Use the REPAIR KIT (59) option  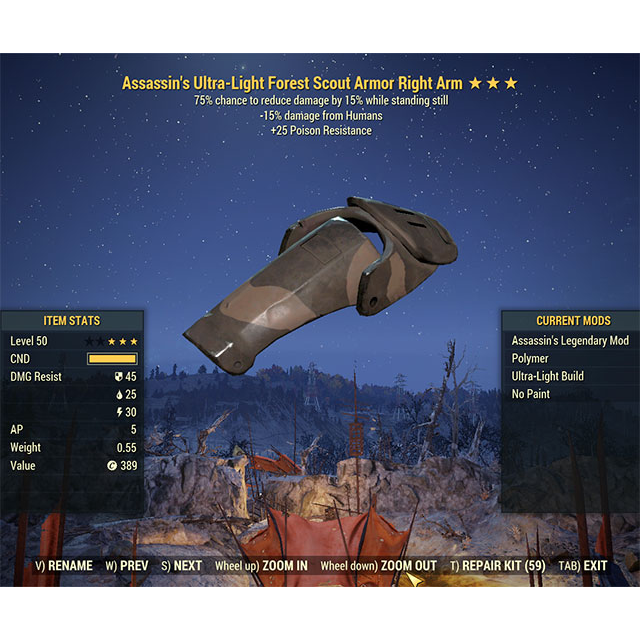point(497,566)
